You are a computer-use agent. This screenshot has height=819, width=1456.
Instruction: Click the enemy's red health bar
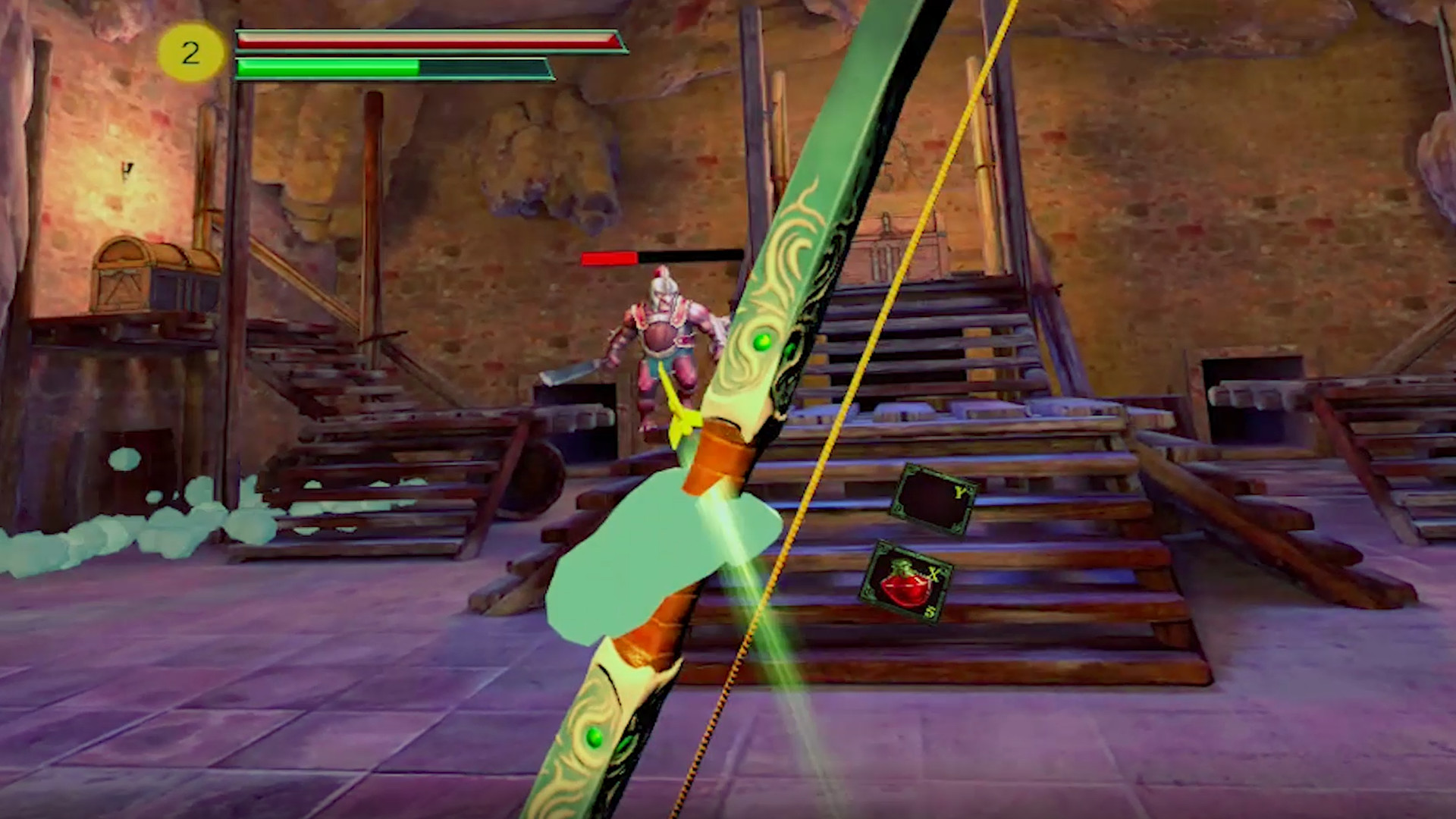click(610, 259)
